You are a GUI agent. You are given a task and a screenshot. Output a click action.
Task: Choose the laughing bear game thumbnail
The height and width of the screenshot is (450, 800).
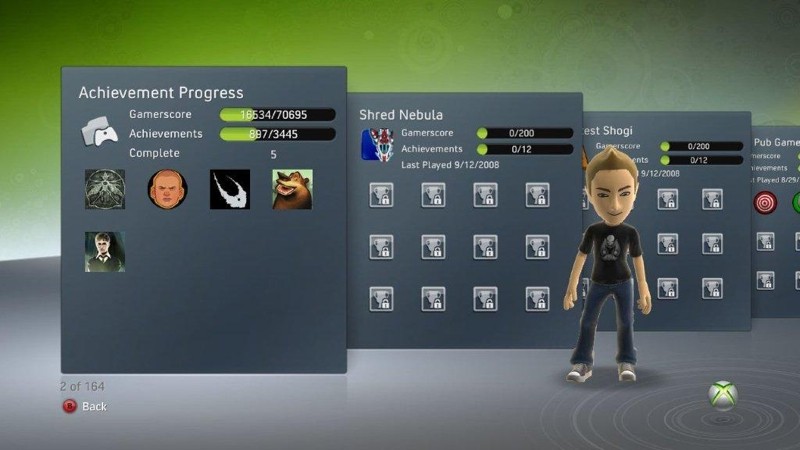coord(292,189)
